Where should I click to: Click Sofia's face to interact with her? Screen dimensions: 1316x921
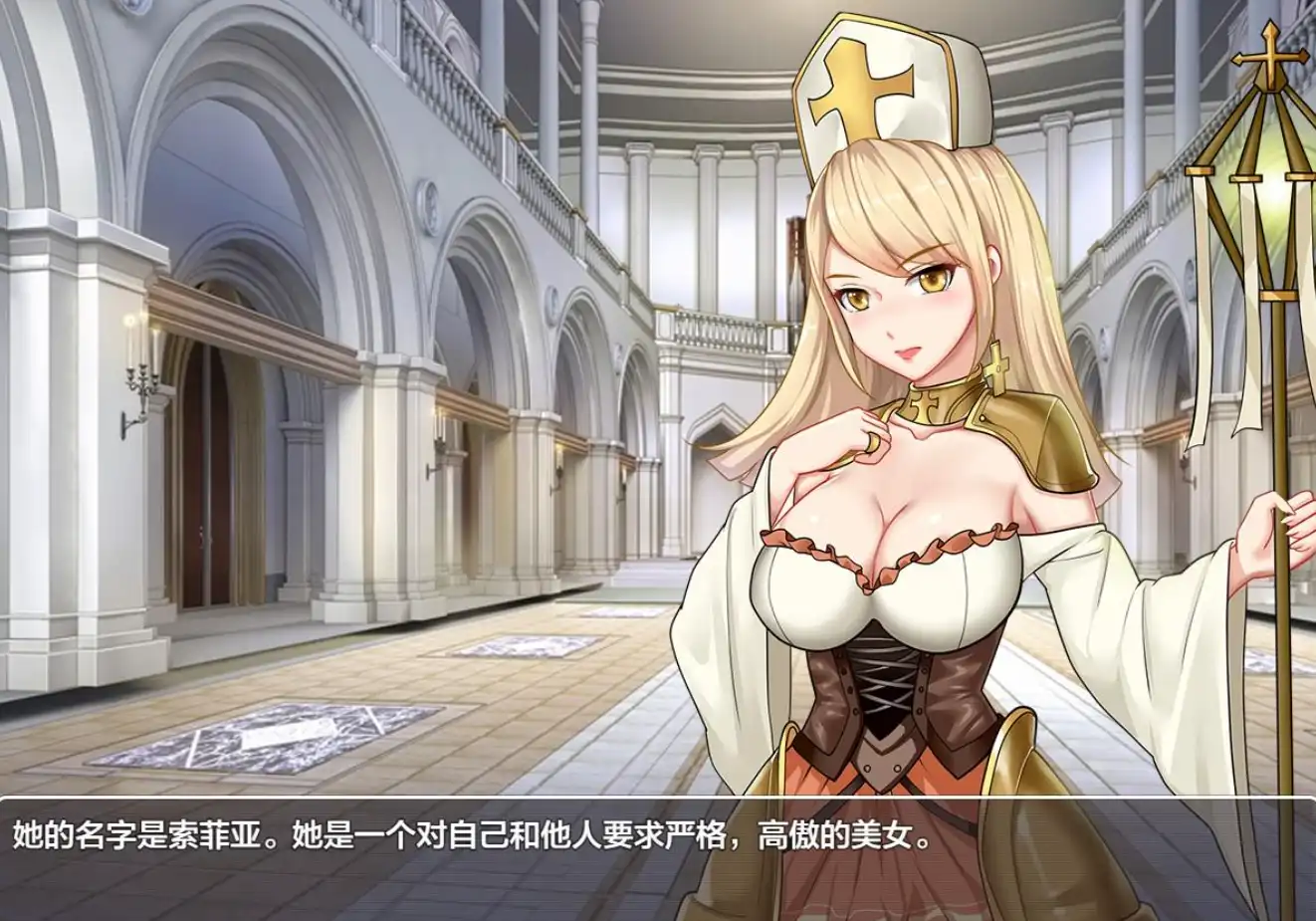(x=896, y=299)
